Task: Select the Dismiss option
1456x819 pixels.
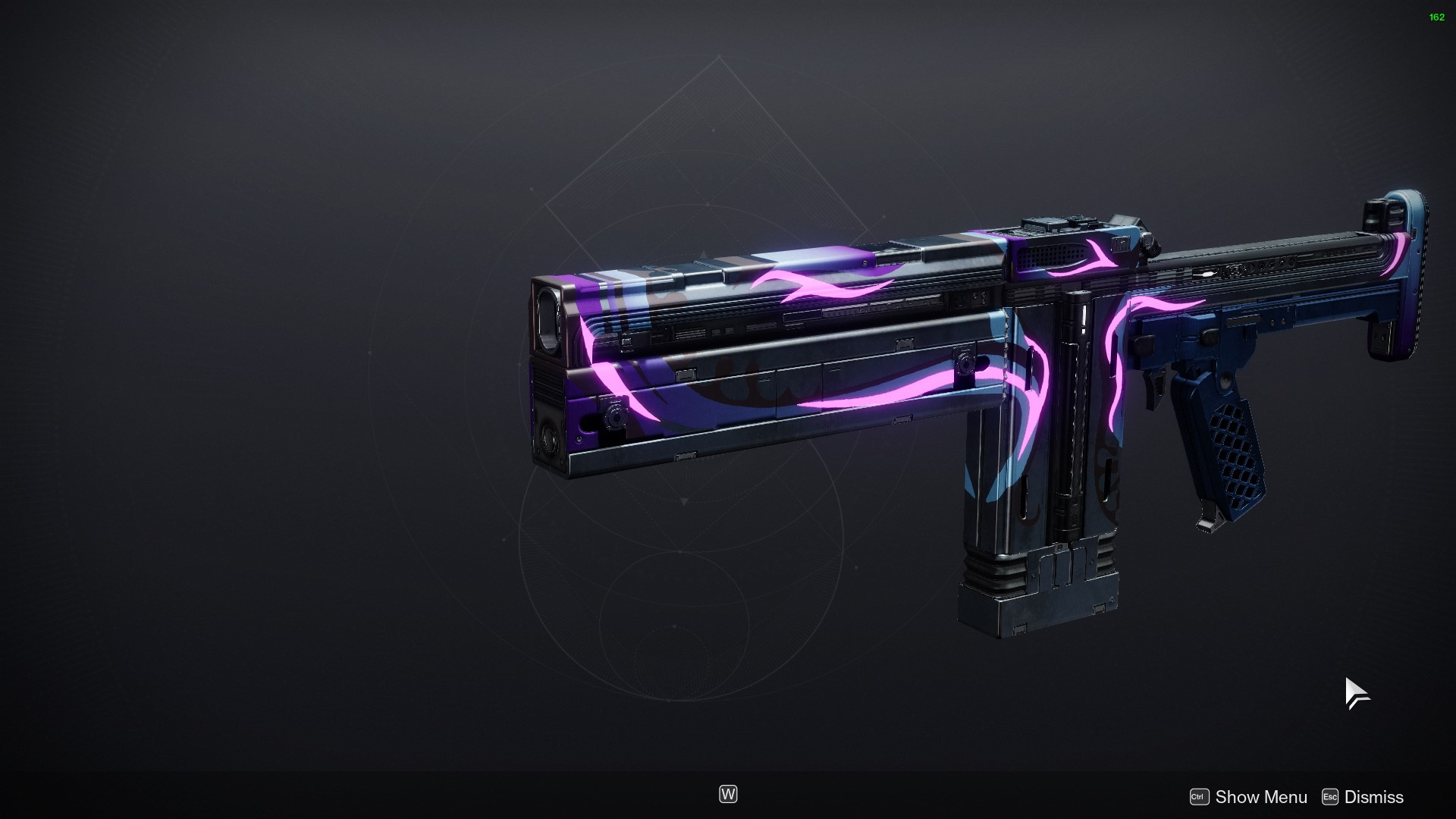Action: click(x=1373, y=797)
